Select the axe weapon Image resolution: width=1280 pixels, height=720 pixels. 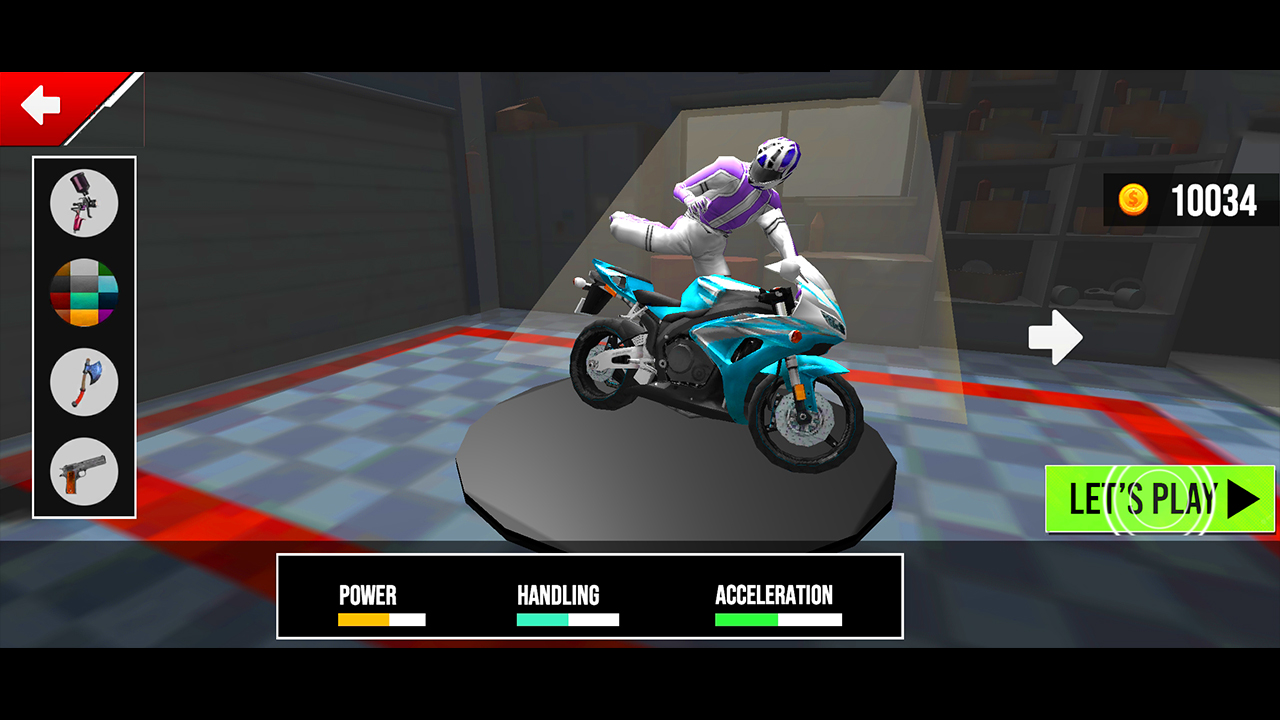pos(85,382)
